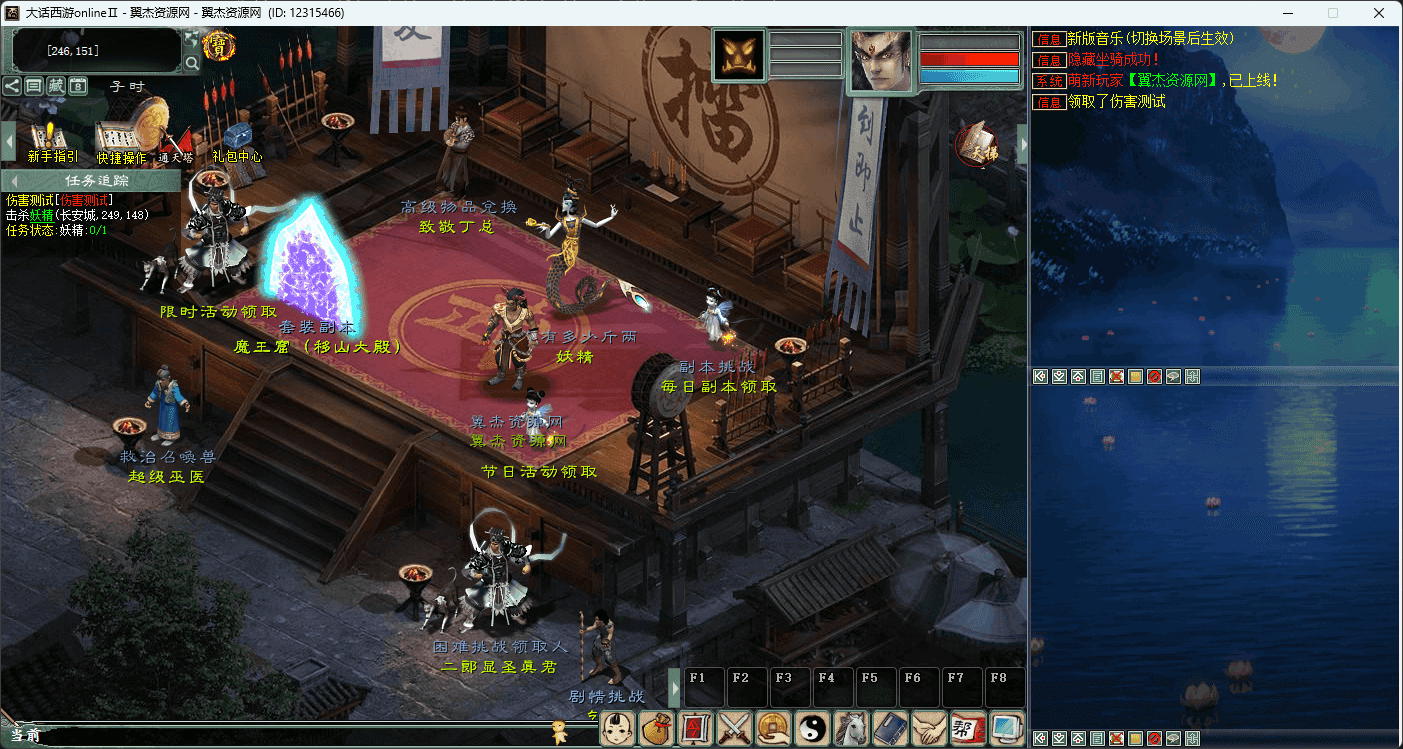Image resolution: width=1403 pixels, height=749 pixels.
Task: Click the magnifying glass search button
Action: tap(191, 64)
